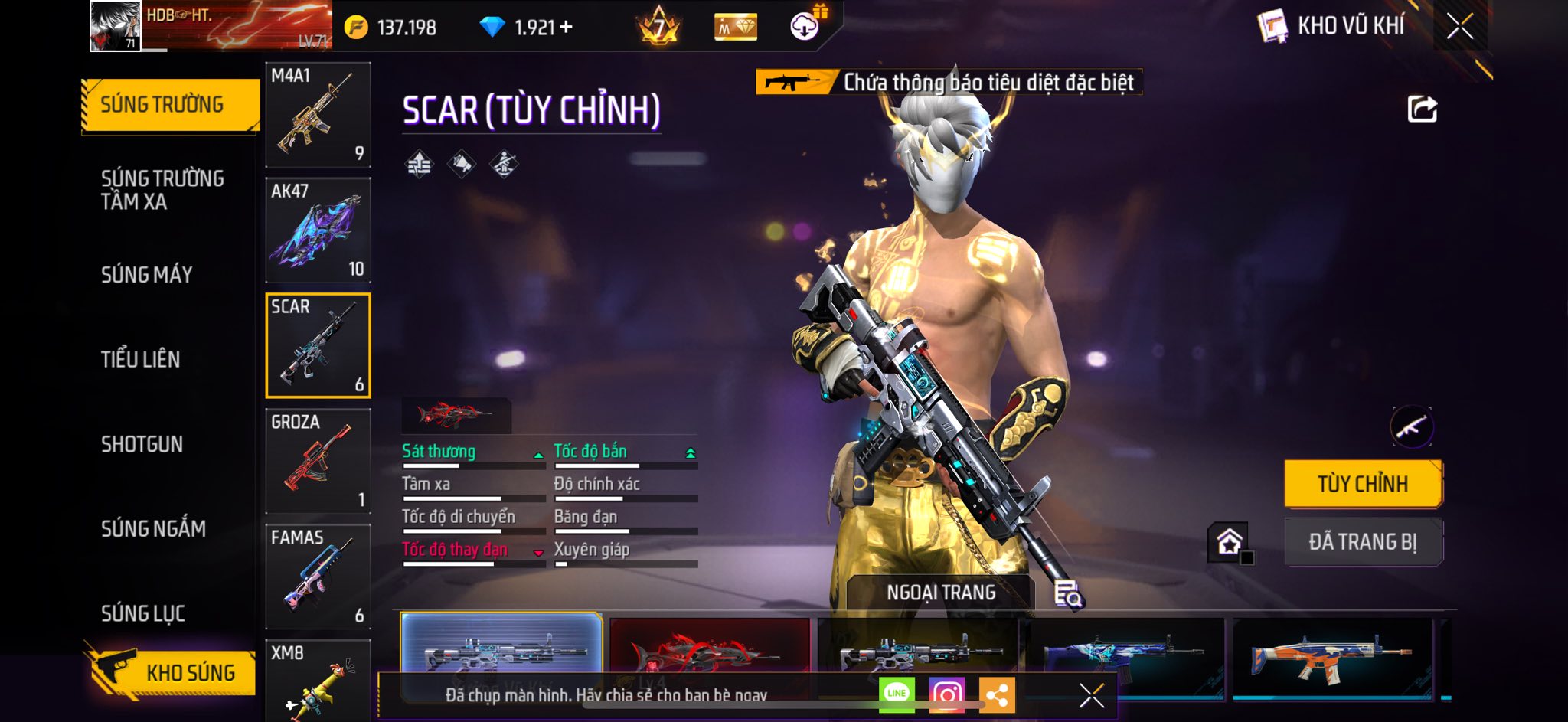The height and width of the screenshot is (722, 1568).
Task: Show the Súng Ngắm weapons
Action: (x=153, y=528)
